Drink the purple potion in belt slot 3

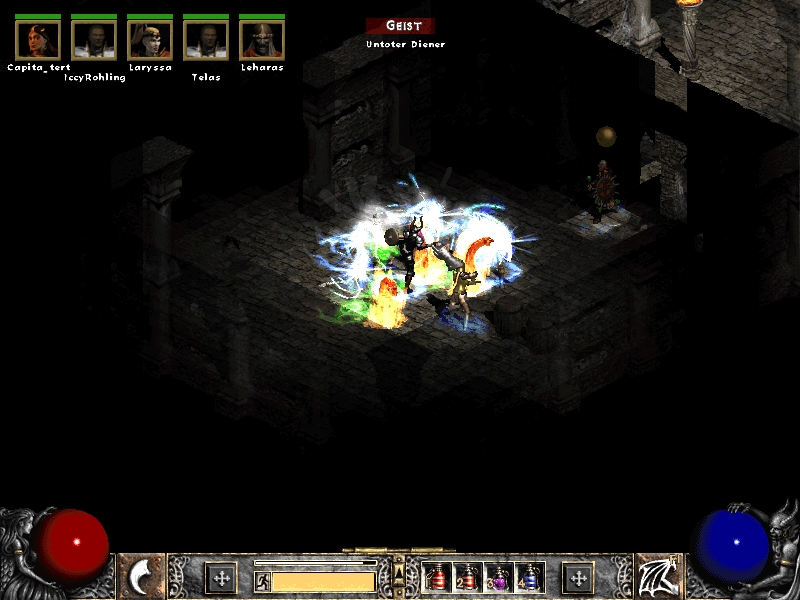[497, 578]
